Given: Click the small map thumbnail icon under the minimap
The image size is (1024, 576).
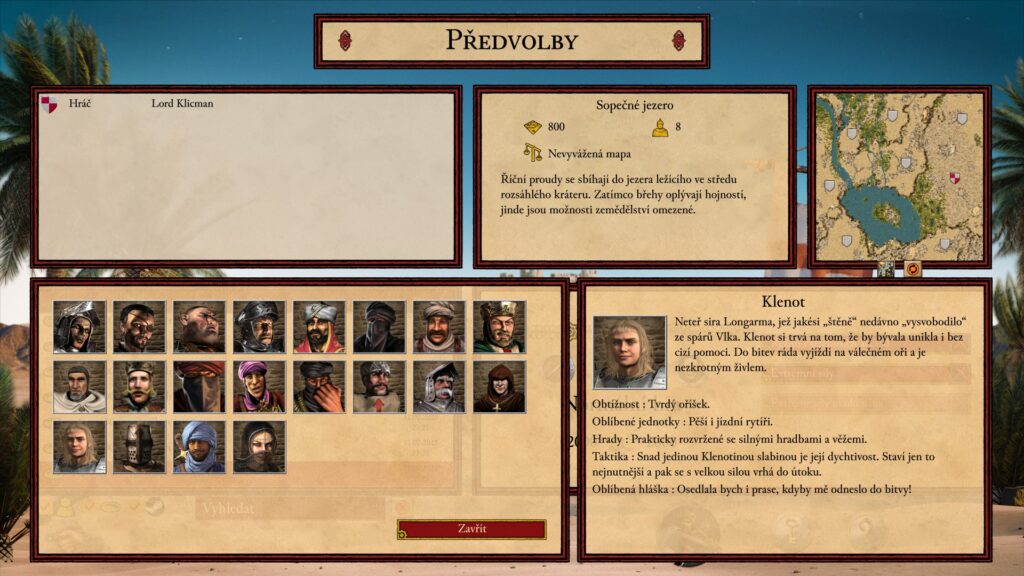Looking at the screenshot, I should coord(886,269).
